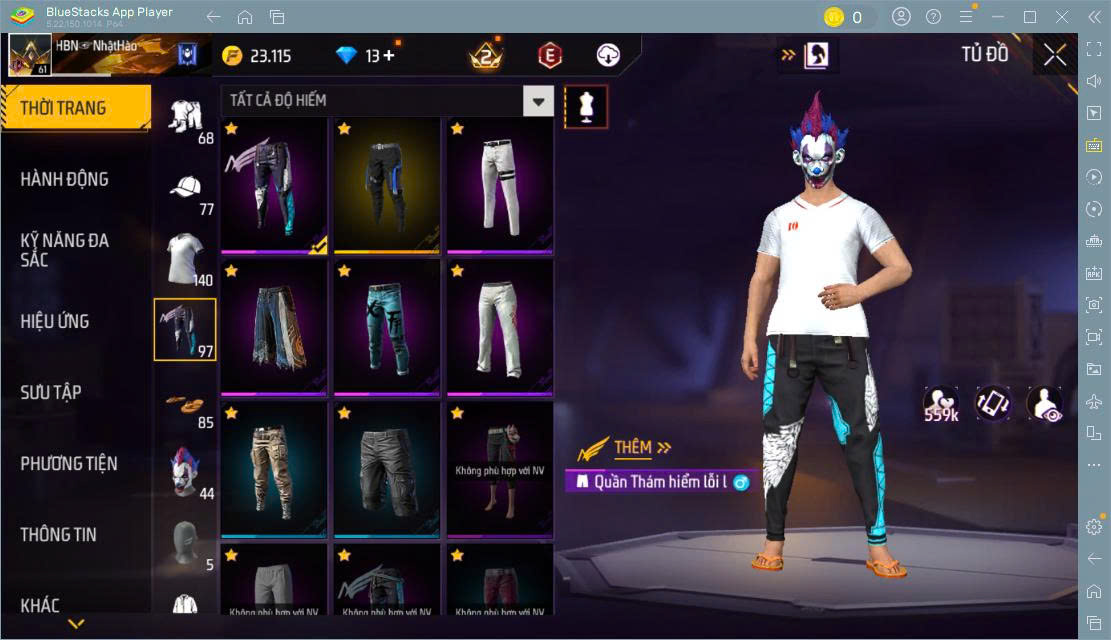Click the mannequin preview button
Viewport: 1111px width, 640px height.
pos(586,106)
